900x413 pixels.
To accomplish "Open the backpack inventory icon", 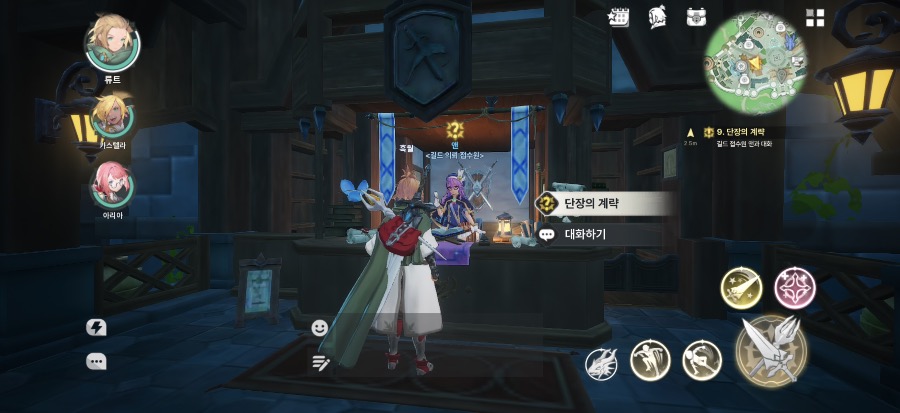I will coord(696,17).
